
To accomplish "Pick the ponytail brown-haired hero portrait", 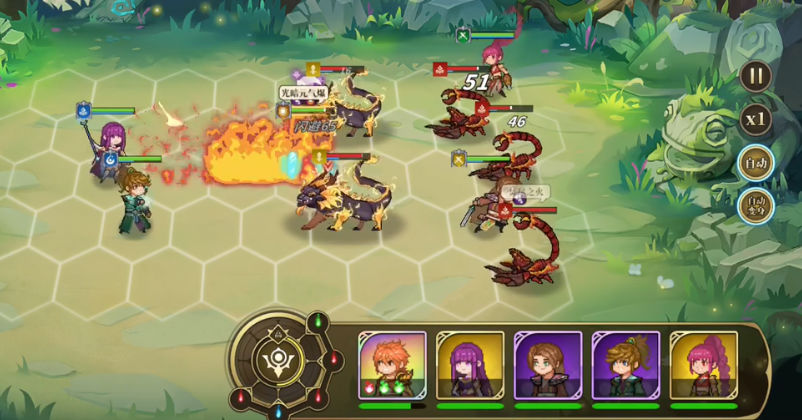I will 625,366.
